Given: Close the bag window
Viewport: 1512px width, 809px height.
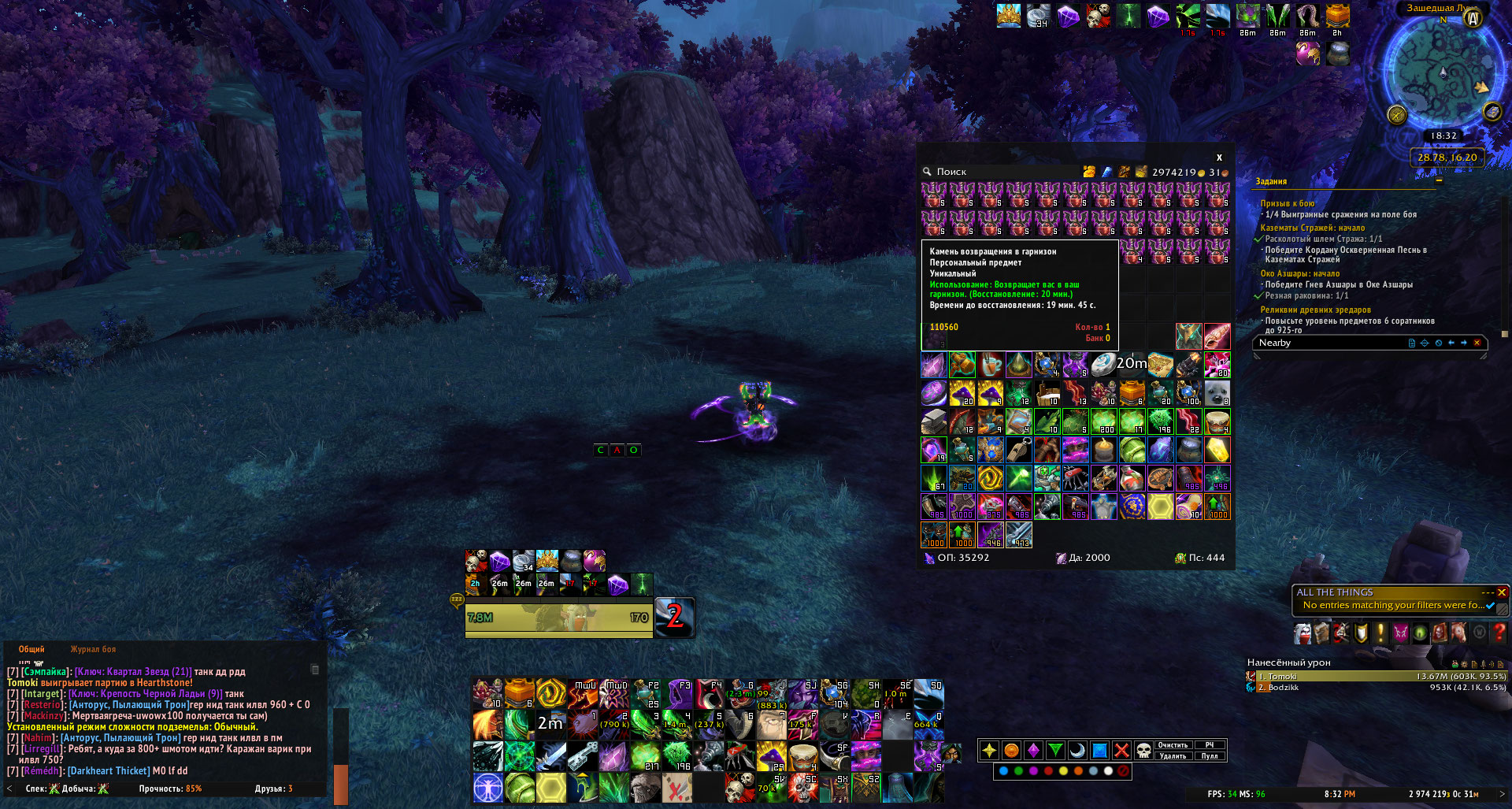Looking at the screenshot, I should (1219, 158).
